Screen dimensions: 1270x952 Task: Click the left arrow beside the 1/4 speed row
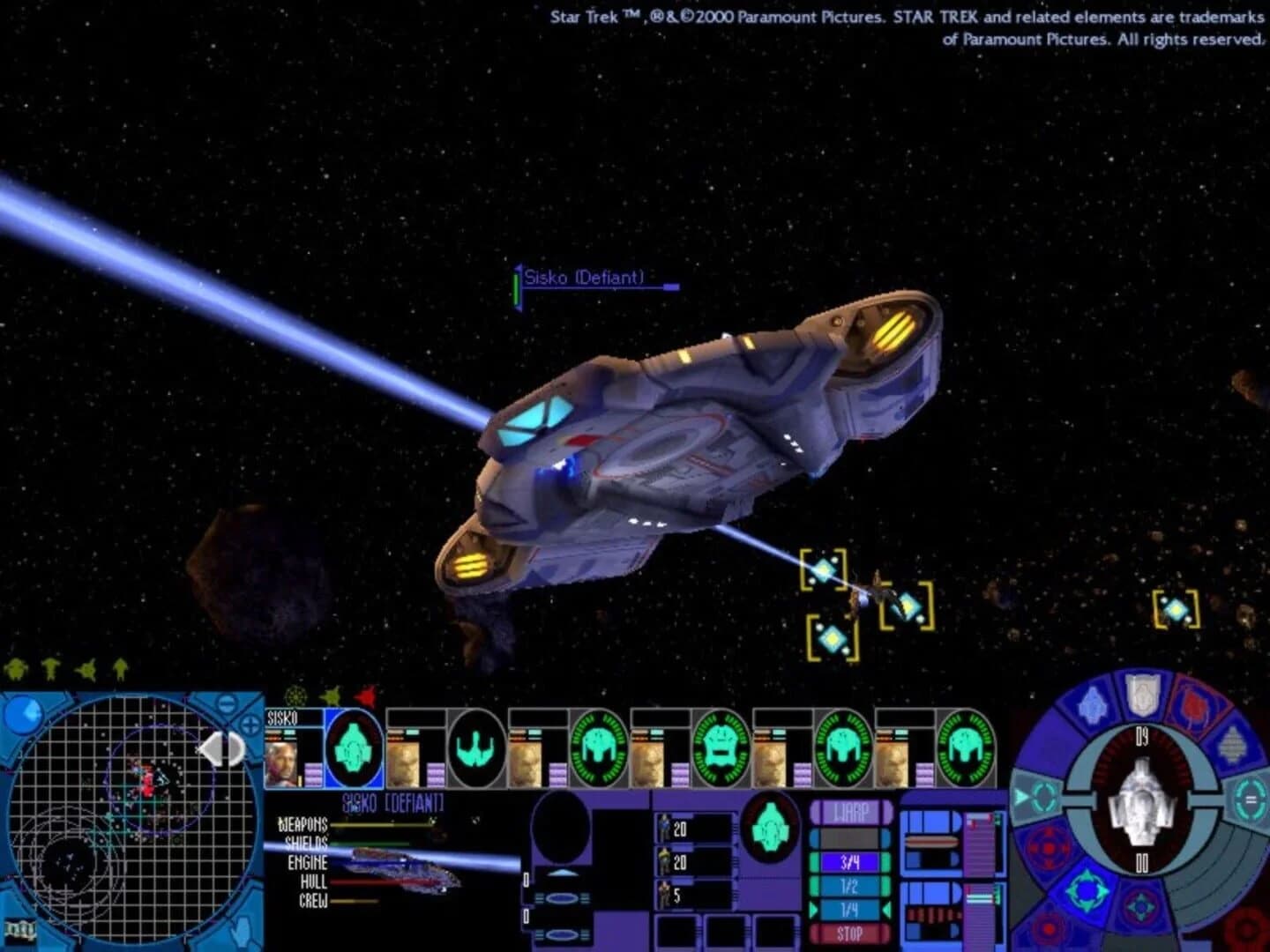(814, 910)
